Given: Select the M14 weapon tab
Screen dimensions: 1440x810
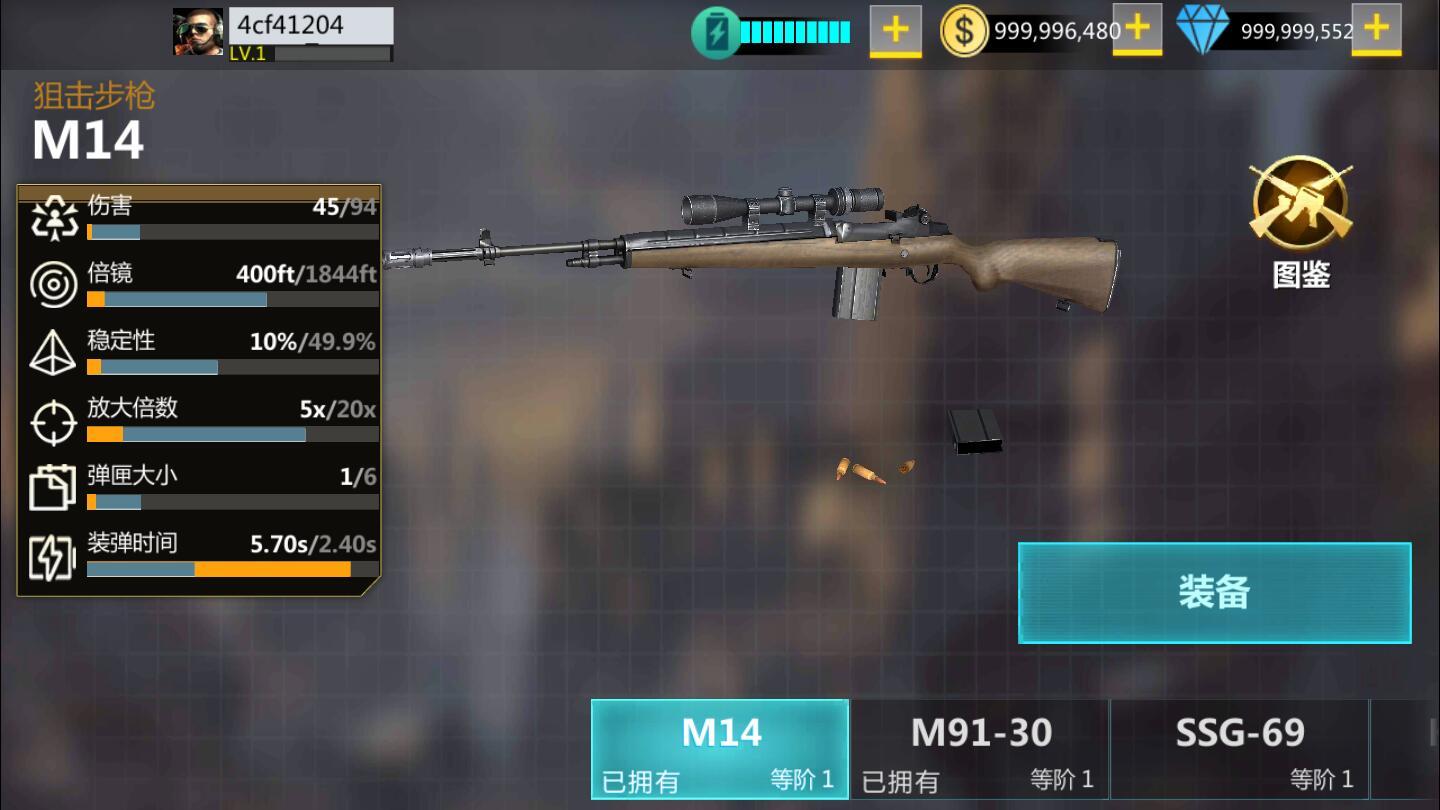Looking at the screenshot, I should point(720,748).
